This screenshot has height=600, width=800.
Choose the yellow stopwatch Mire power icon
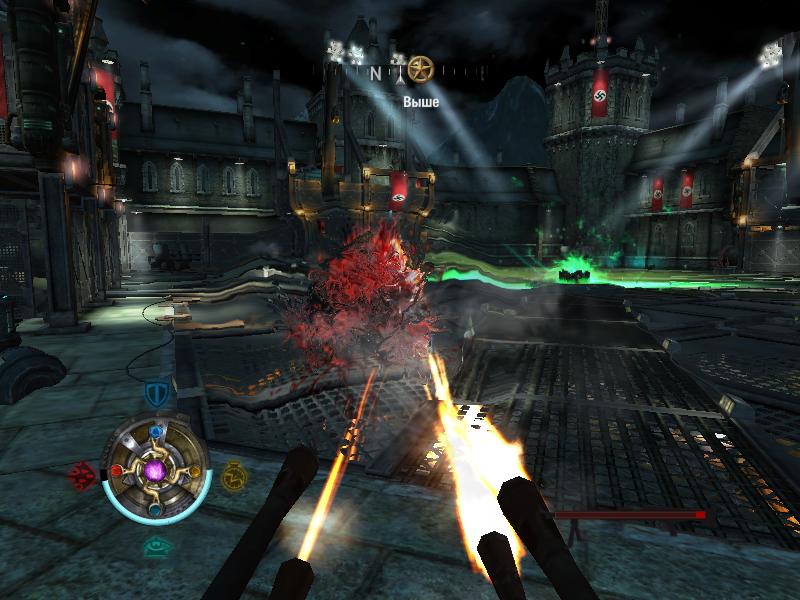(233, 473)
